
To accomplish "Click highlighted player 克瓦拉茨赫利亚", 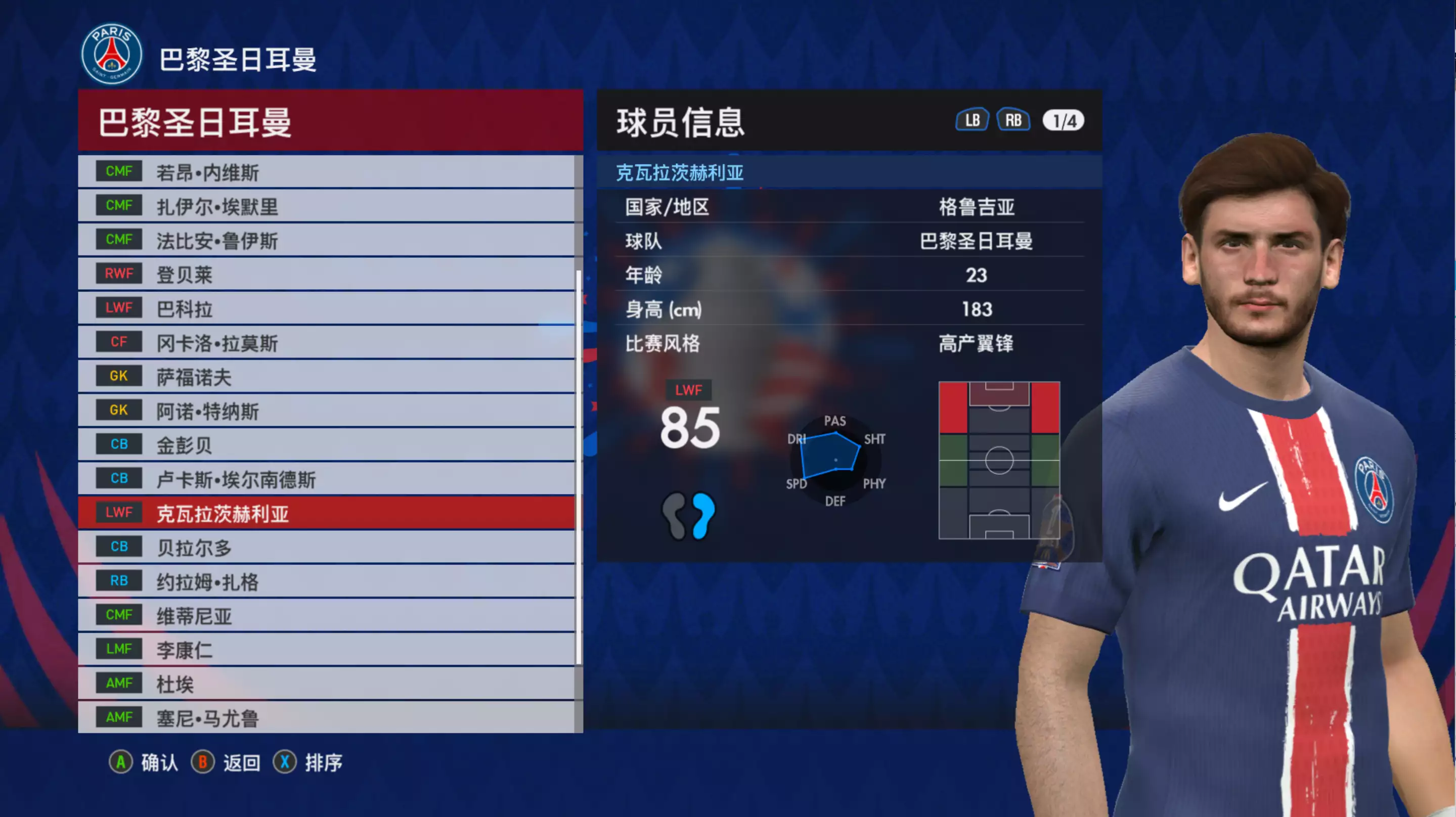I will click(x=326, y=513).
